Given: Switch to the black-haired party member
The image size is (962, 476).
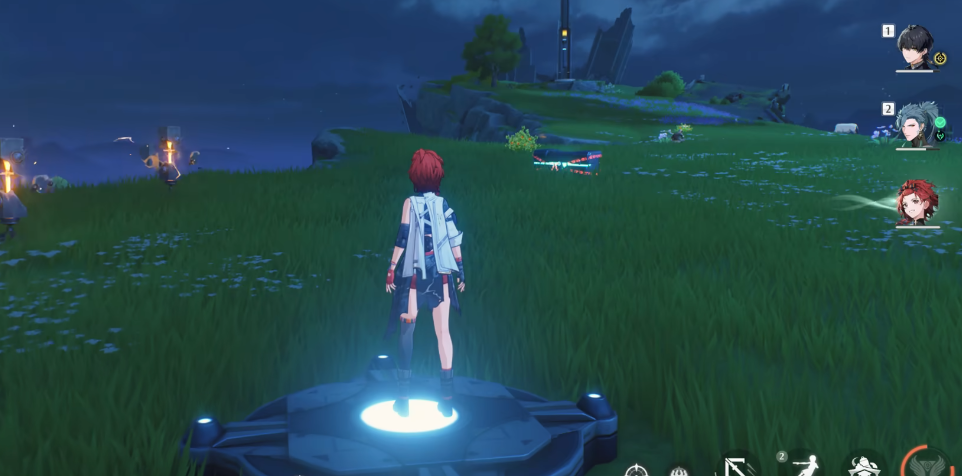Looking at the screenshot, I should pos(916,47).
